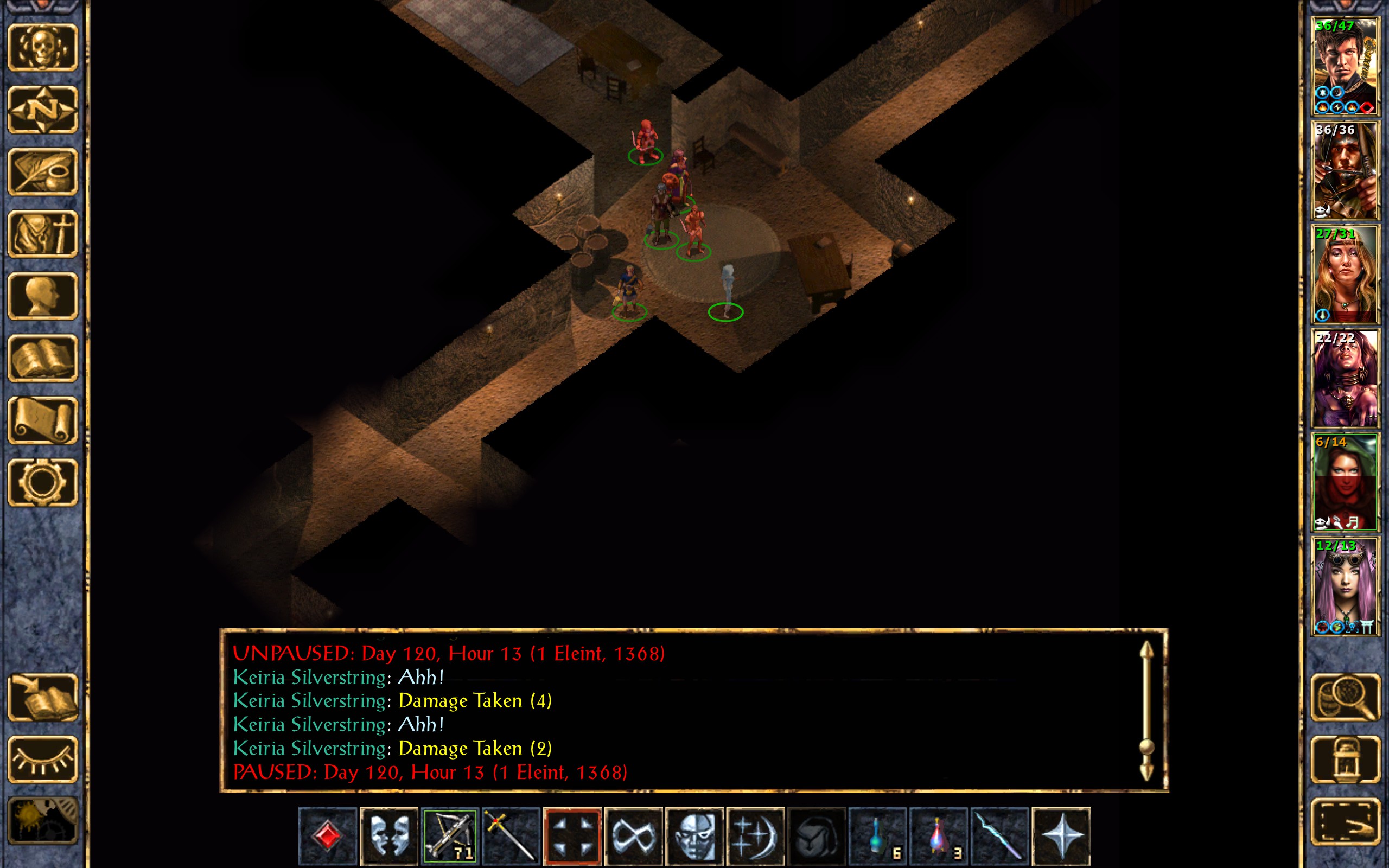Open the inventory armor and sword button
Viewport: 1389px width, 868px height.
[43, 234]
